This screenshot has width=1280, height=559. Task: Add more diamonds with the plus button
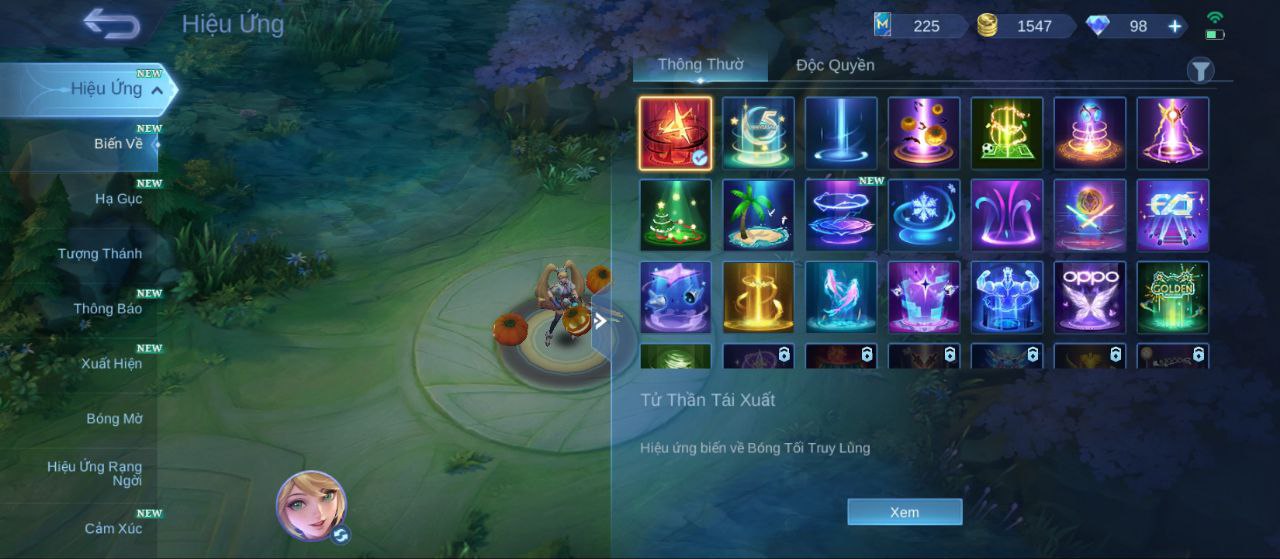[1175, 26]
